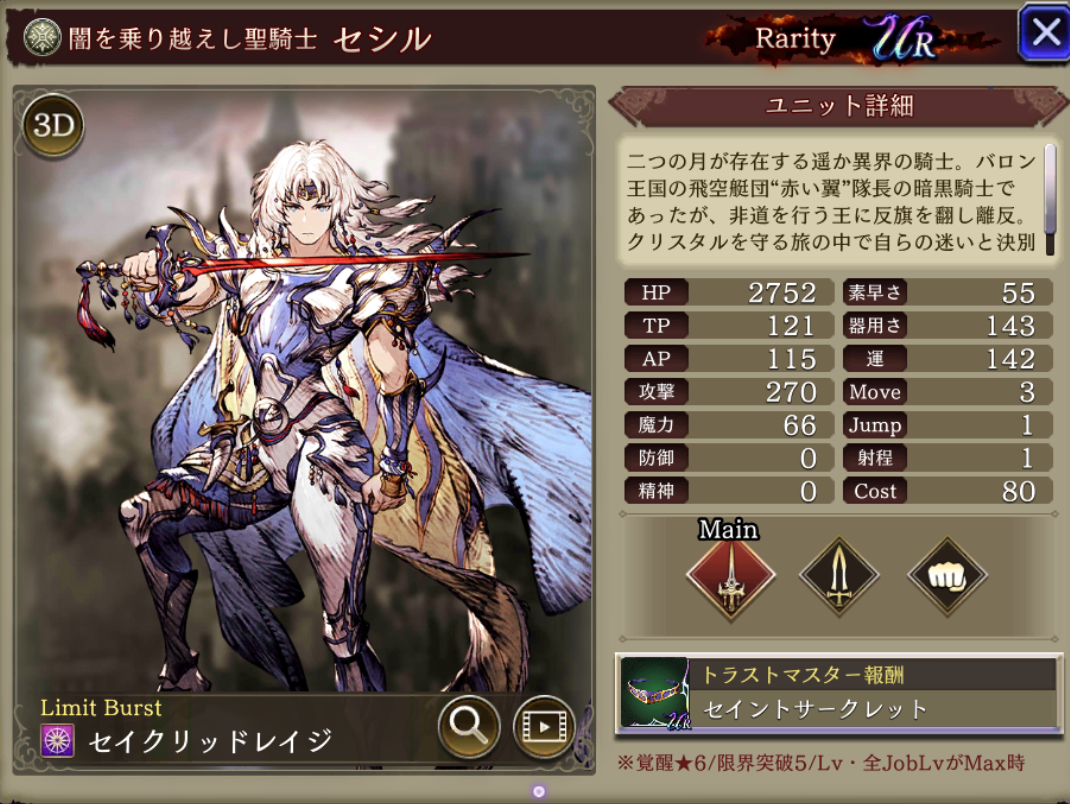The width and height of the screenshot is (1070, 804).
Task: Choose the second job dagger icon
Action: pyautogui.click(x=839, y=577)
